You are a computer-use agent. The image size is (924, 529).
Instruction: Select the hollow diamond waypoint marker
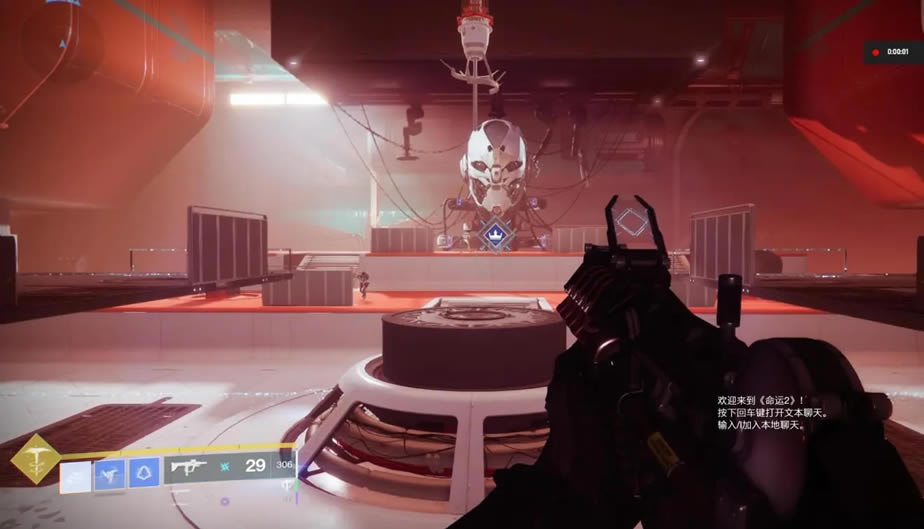coord(630,221)
